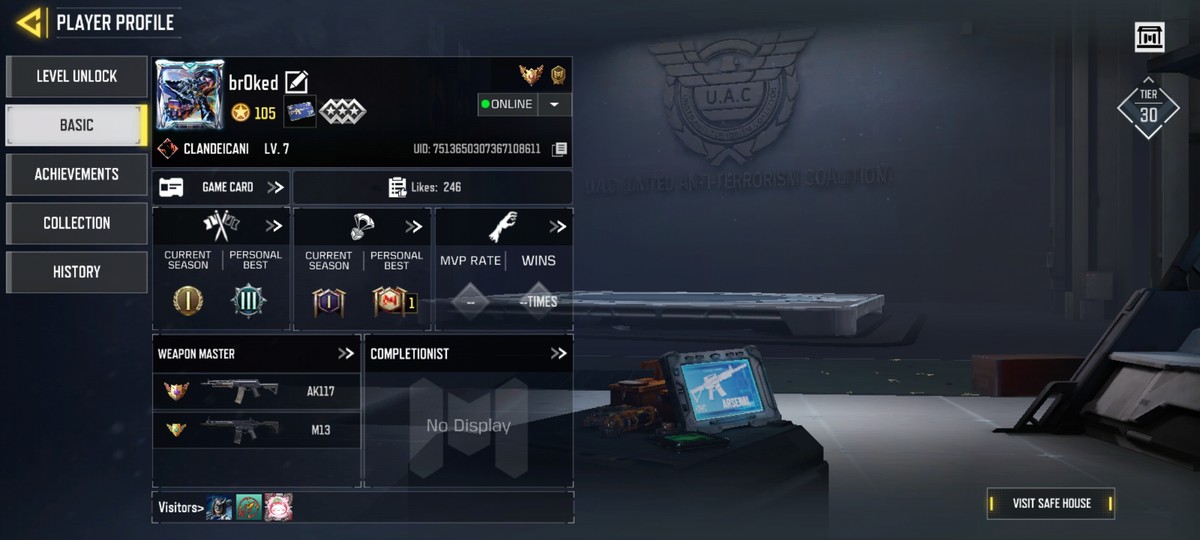
Task: Click the Likes counter button
Action: 432,187
